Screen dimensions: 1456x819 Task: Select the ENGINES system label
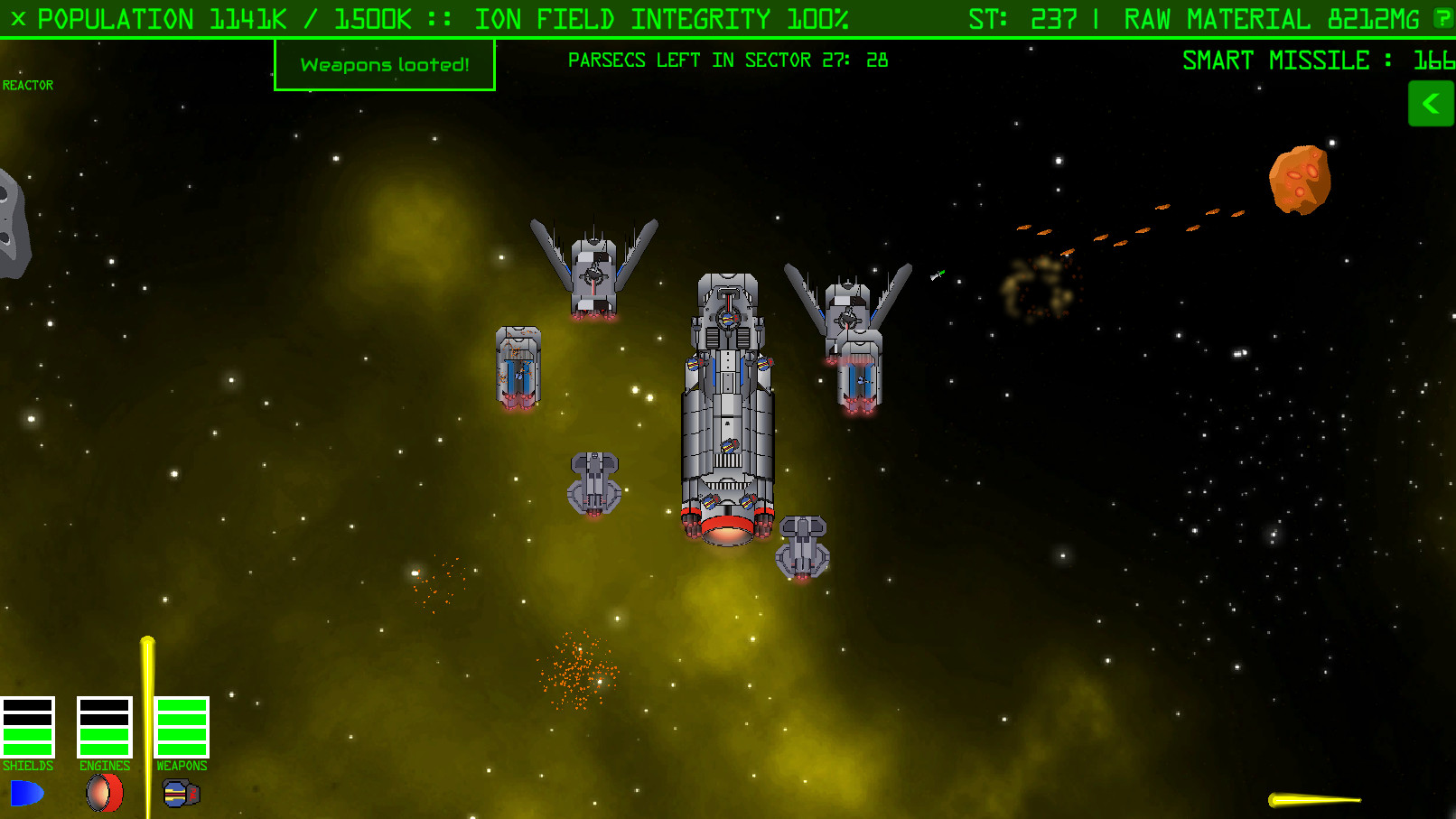[x=104, y=765]
